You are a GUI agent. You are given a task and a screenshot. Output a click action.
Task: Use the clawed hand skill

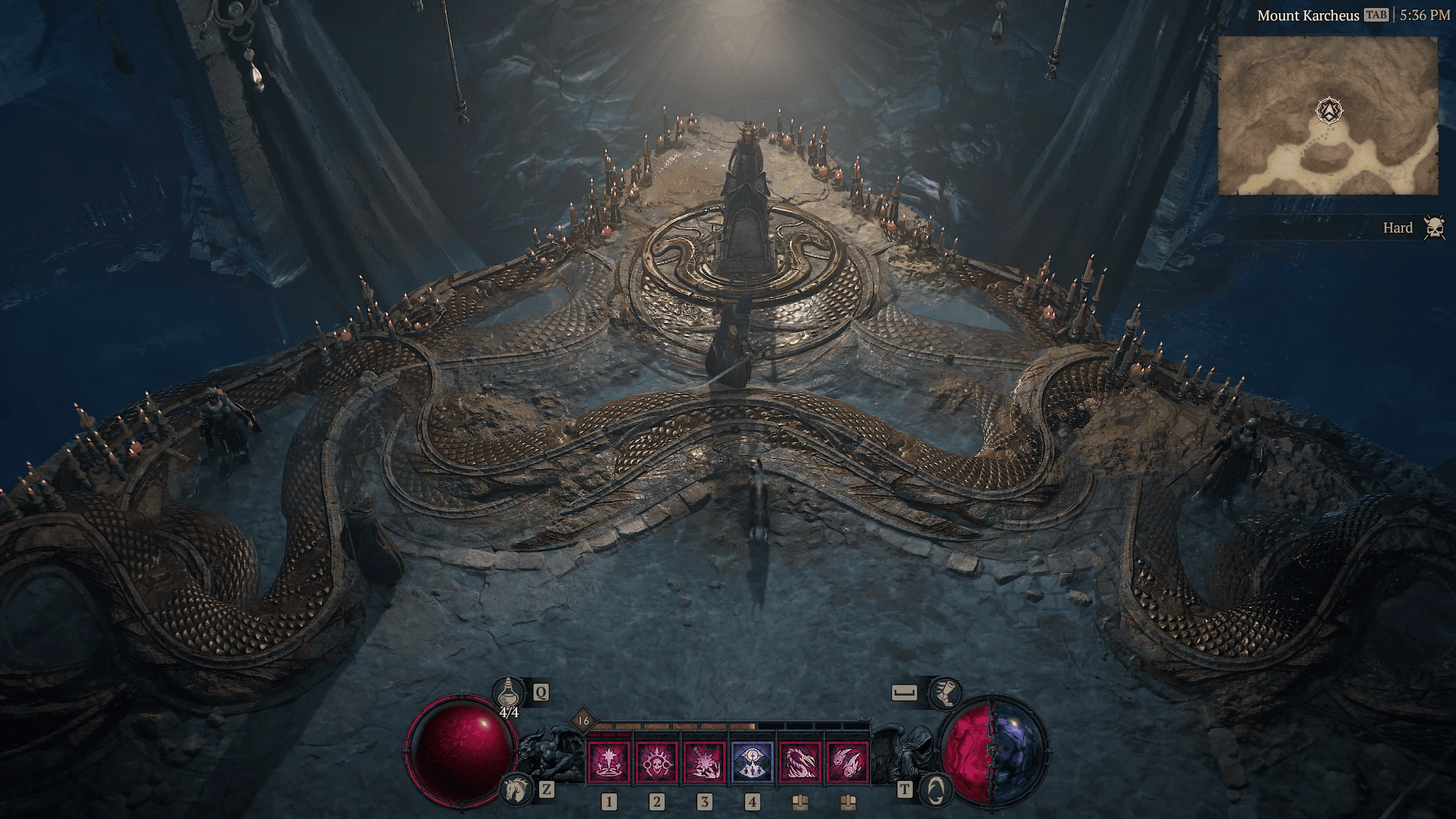[x=800, y=762]
